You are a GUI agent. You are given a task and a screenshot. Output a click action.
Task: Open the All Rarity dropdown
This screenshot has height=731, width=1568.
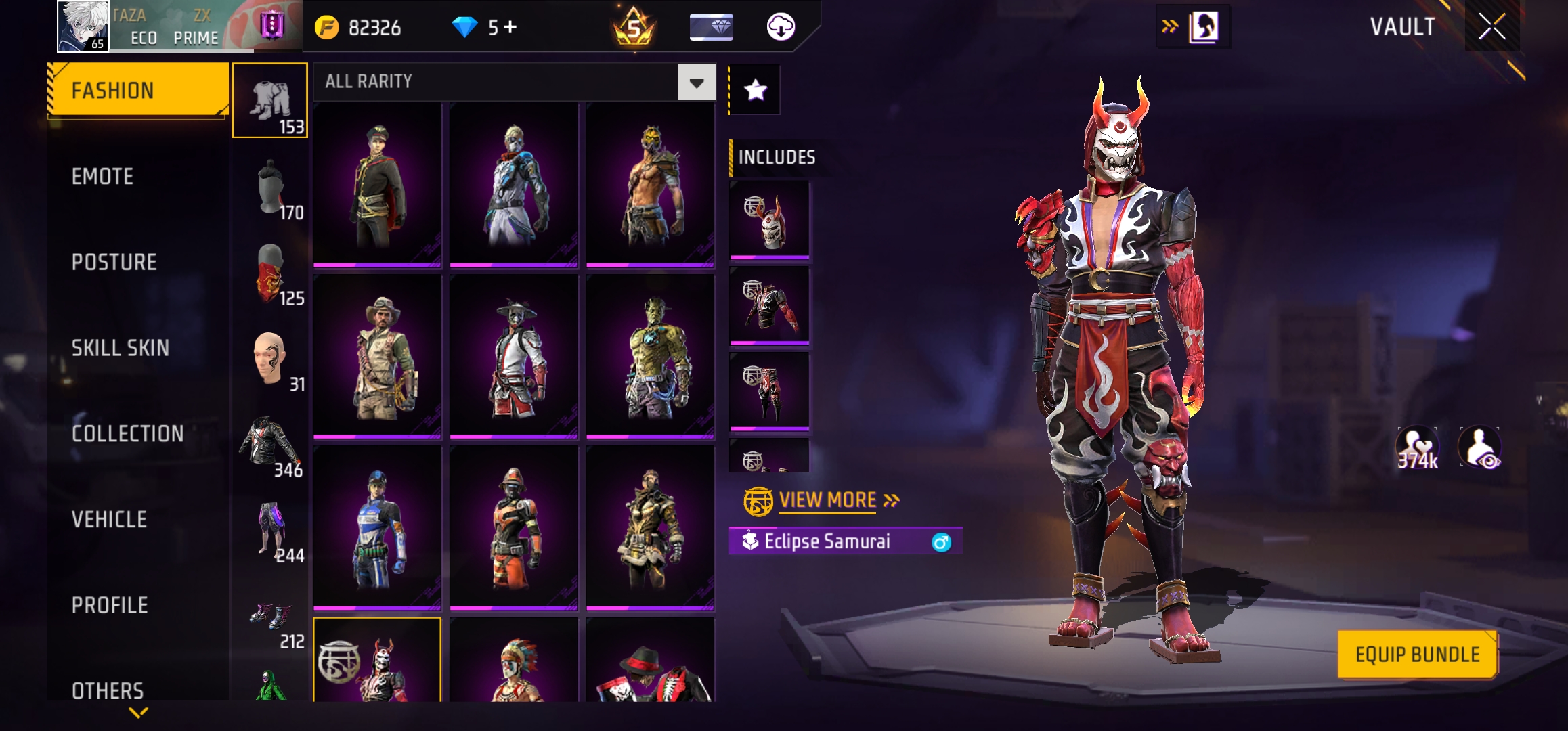[x=697, y=83]
